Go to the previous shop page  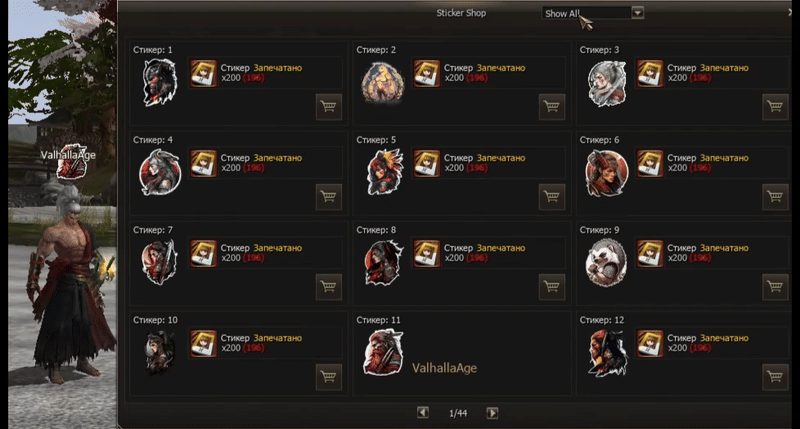[423, 412]
